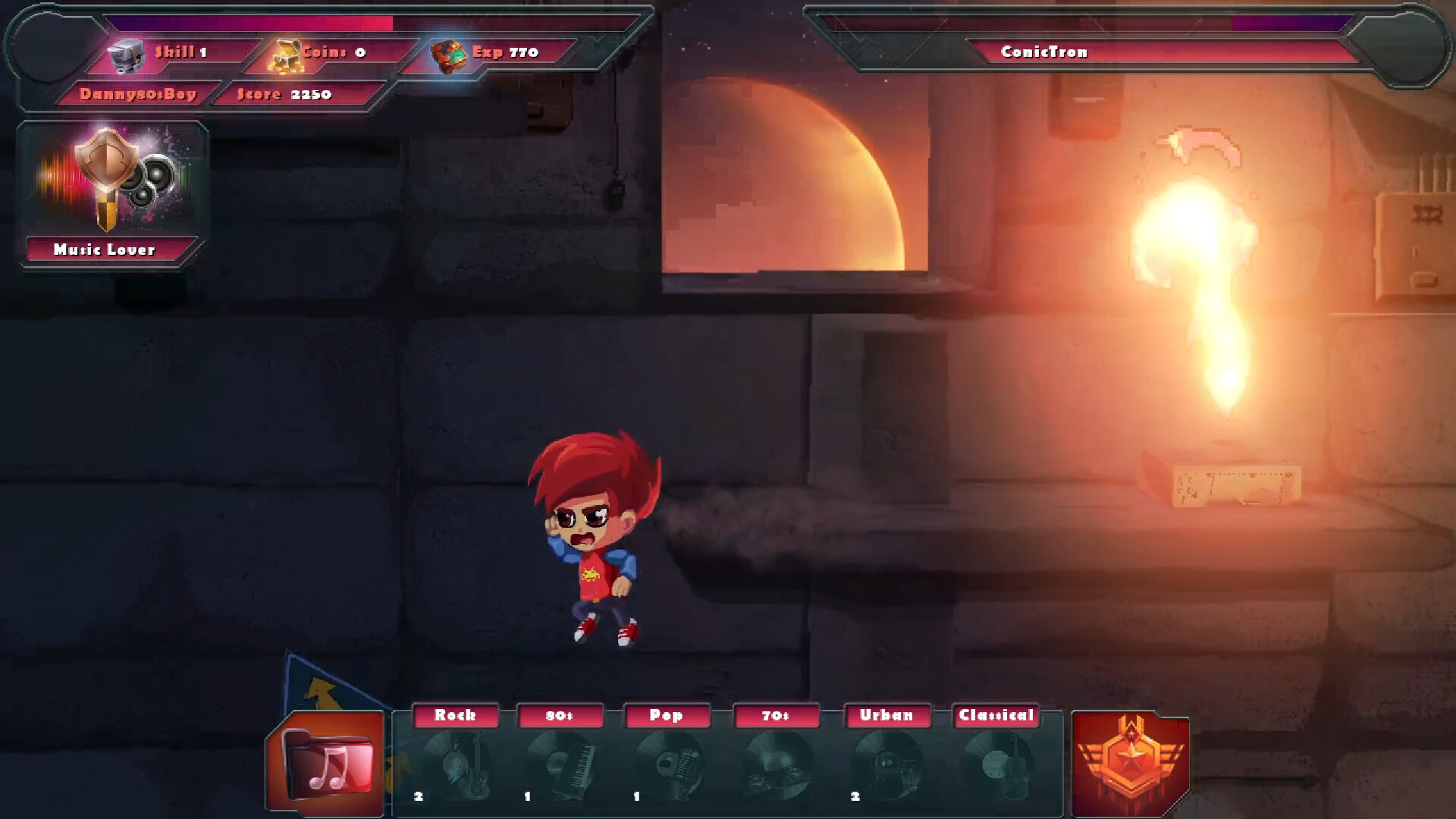Open the red music folder button

[326, 764]
